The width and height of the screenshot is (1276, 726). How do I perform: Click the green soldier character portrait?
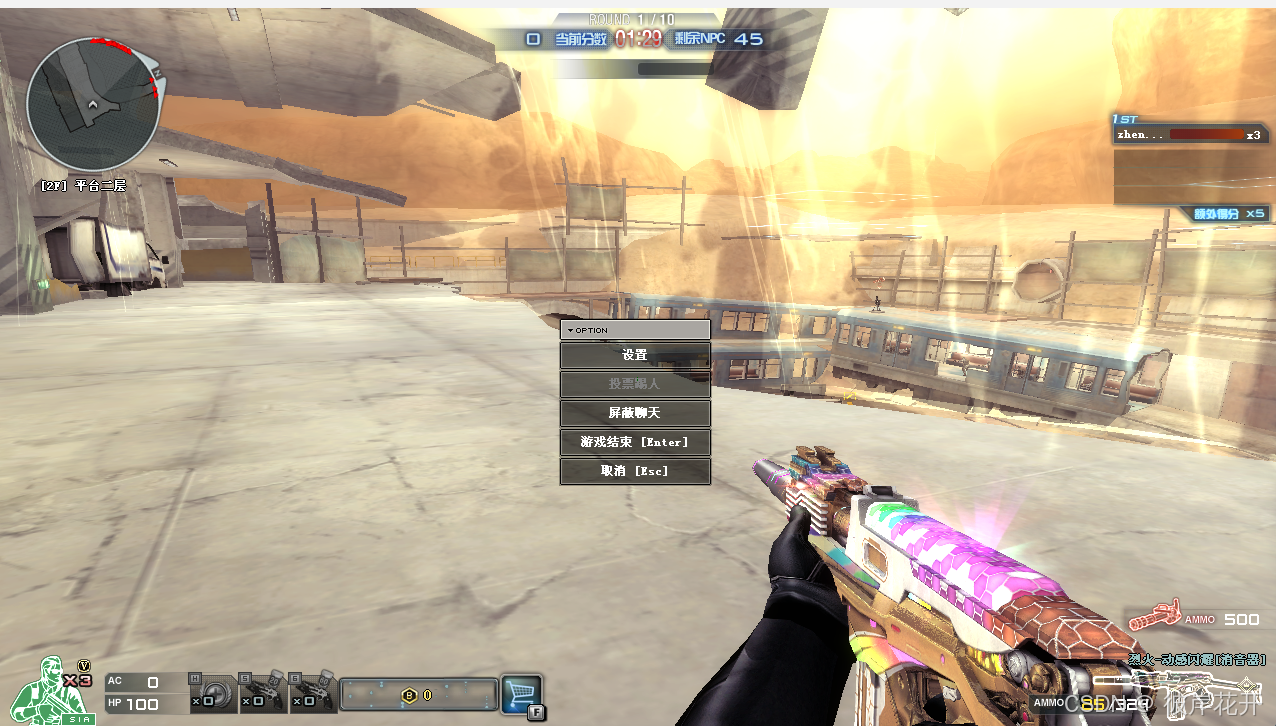[x=45, y=692]
